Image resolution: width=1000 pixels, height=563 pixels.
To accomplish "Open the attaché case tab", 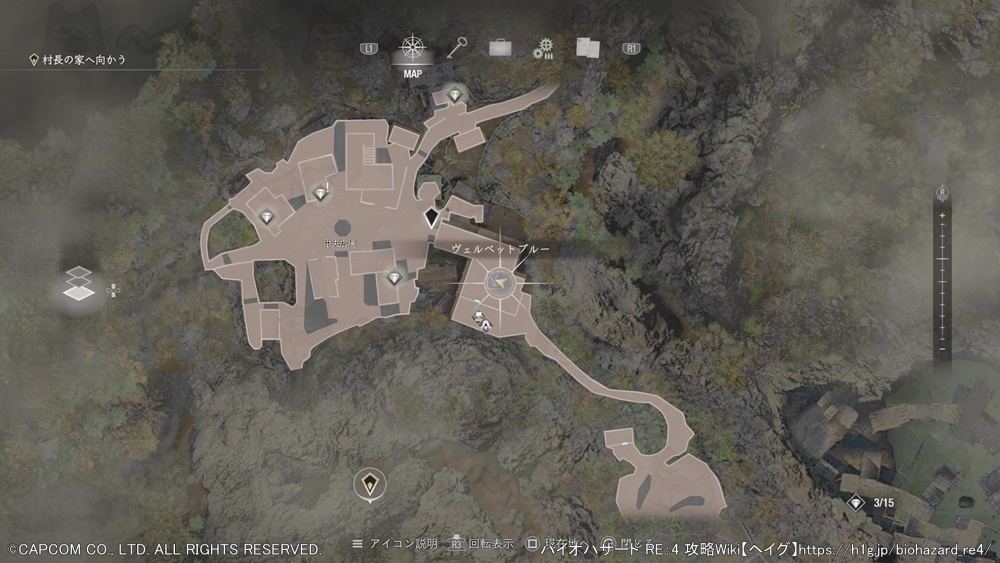I will pyautogui.click(x=500, y=47).
